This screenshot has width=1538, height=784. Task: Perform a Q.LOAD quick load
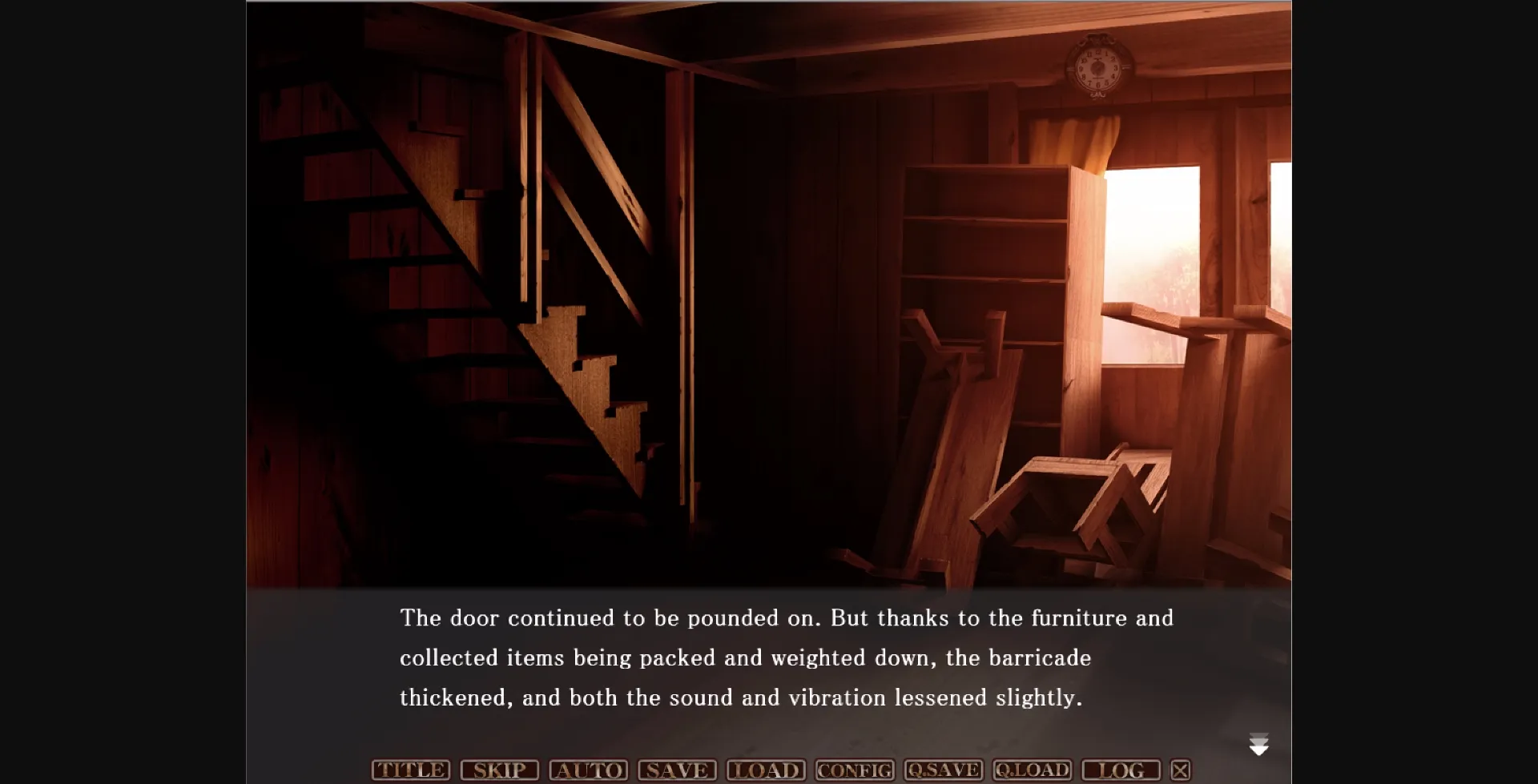1033,770
